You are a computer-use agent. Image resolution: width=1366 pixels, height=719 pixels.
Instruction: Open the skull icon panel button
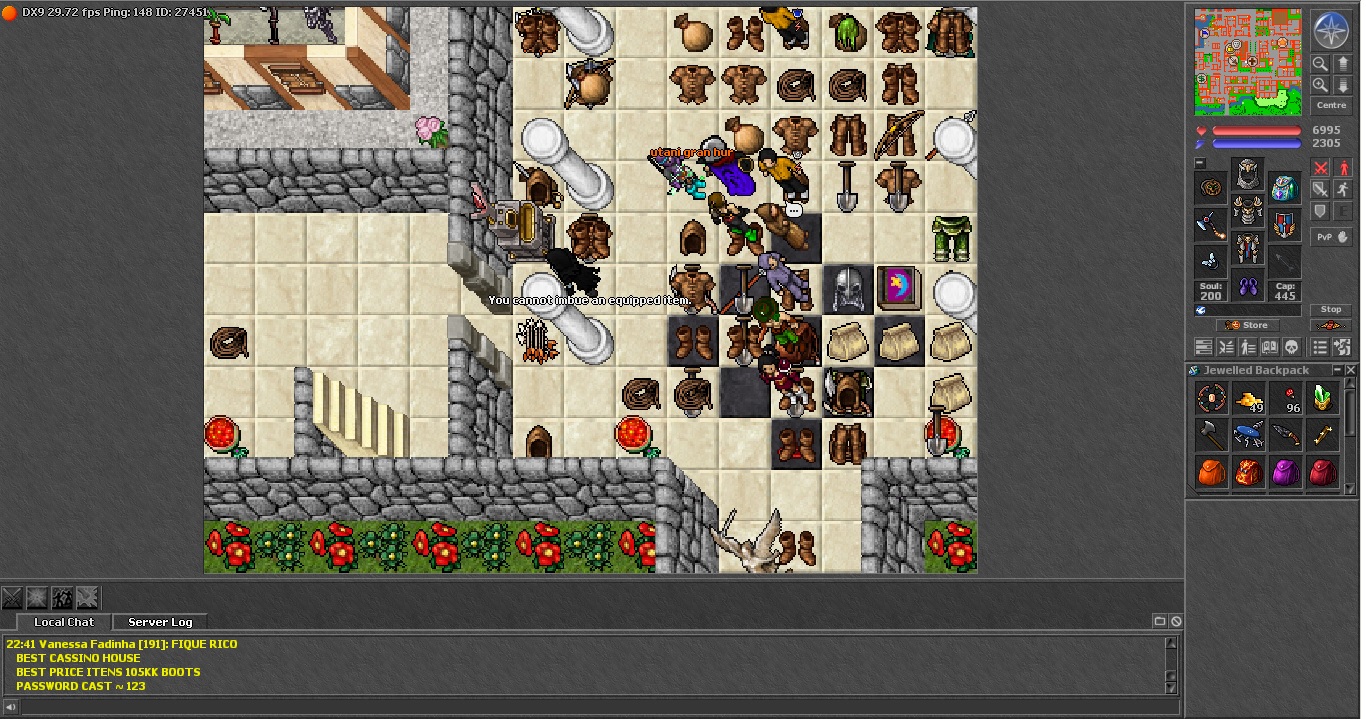1291,347
